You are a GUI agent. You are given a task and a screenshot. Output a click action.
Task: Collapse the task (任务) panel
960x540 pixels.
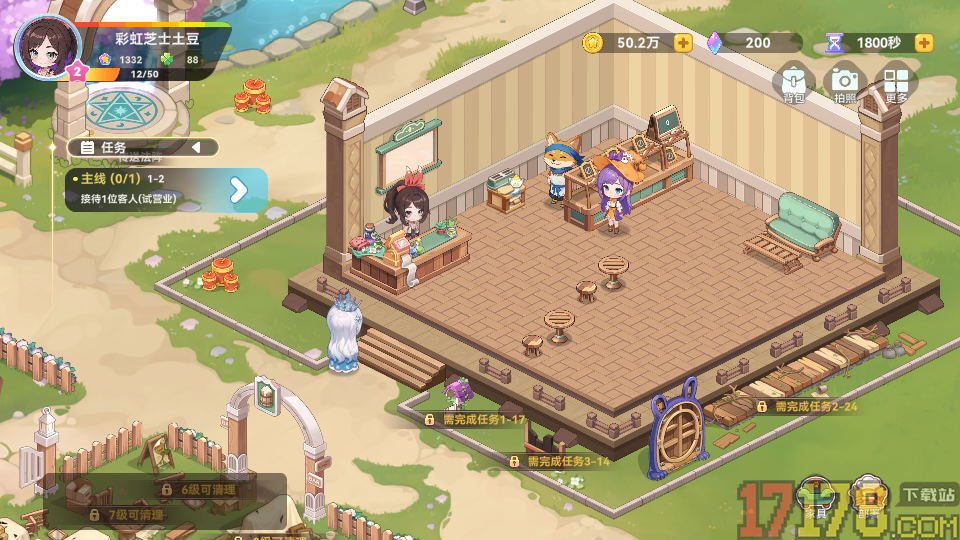tap(197, 148)
